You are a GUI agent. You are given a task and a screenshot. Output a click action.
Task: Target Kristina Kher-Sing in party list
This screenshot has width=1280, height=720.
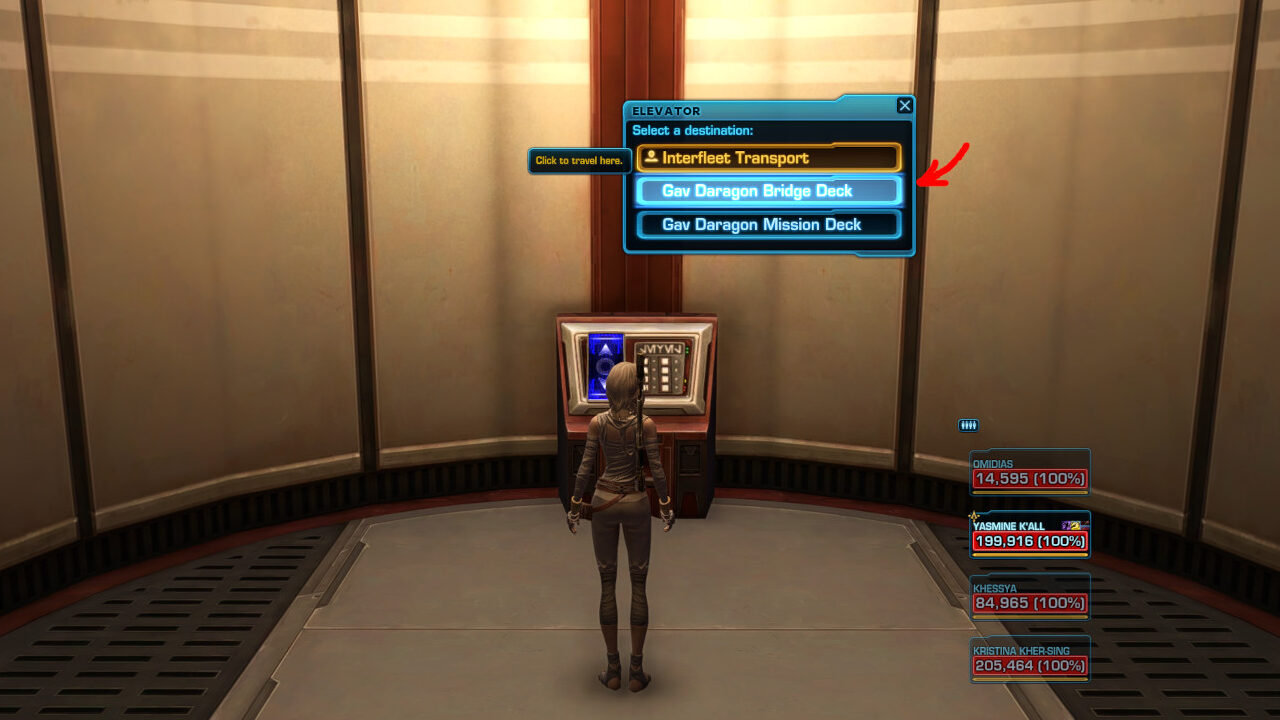[x=1029, y=659]
